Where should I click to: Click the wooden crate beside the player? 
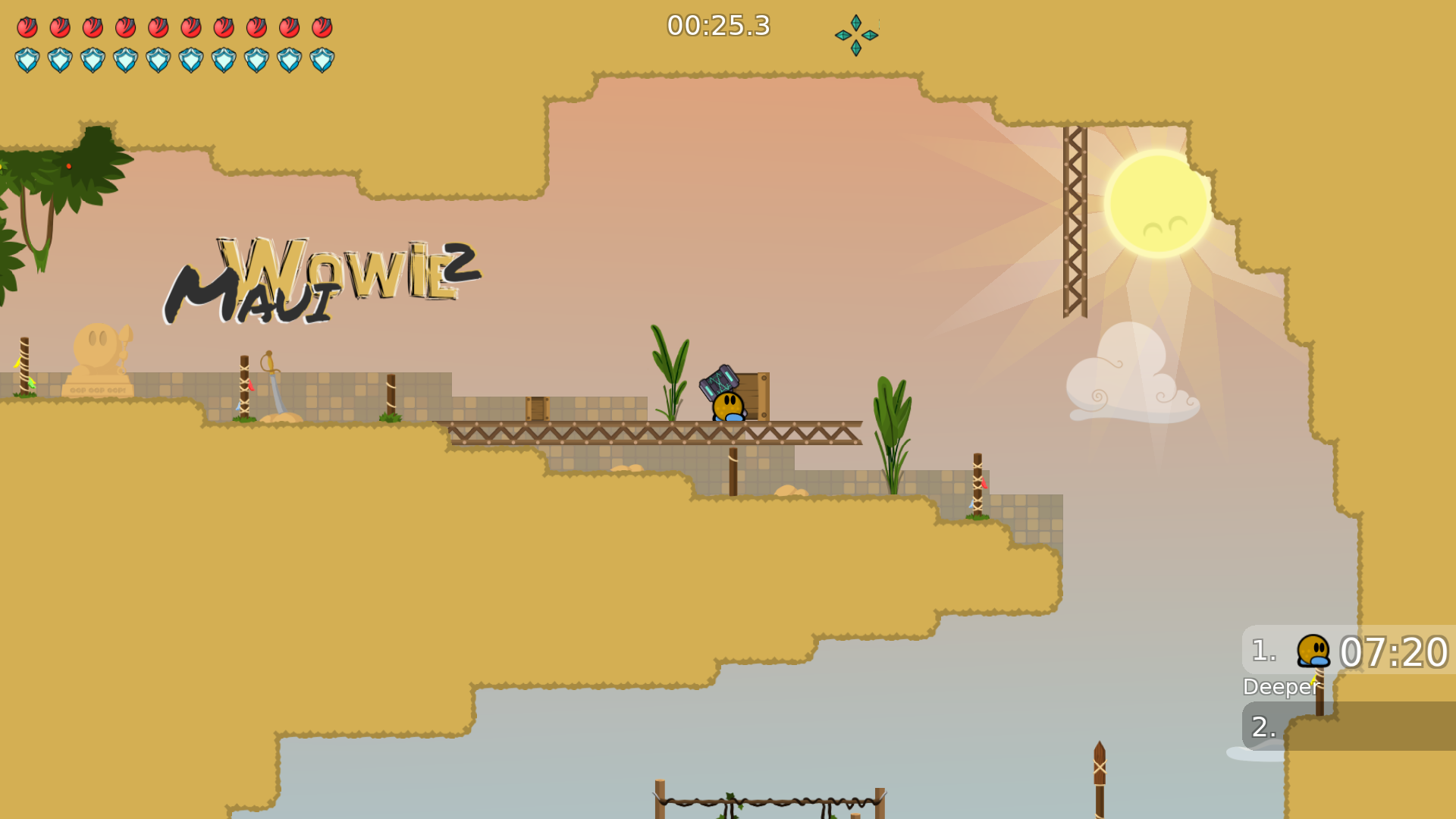click(758, 396)
